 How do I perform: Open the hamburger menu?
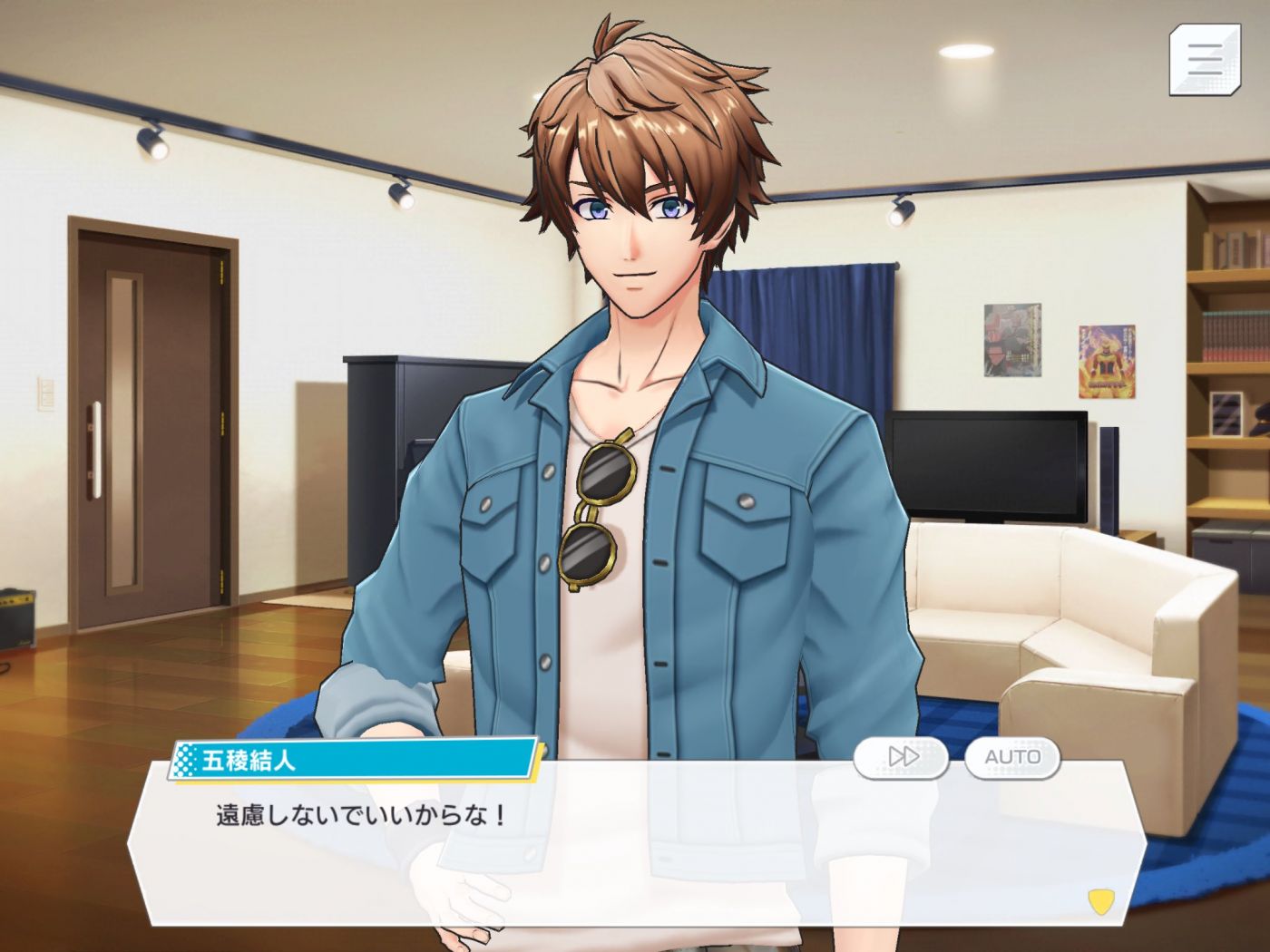click(1204, 60)
